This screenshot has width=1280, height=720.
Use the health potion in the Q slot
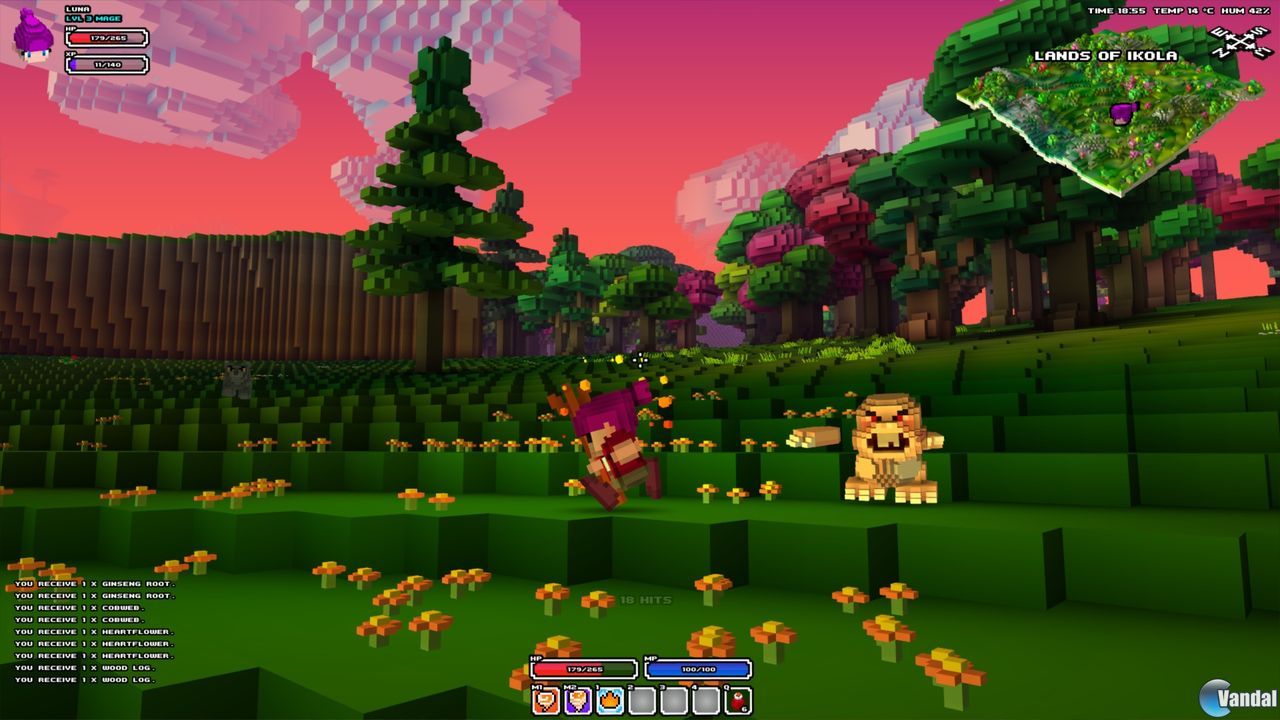[x=738, y=700]
